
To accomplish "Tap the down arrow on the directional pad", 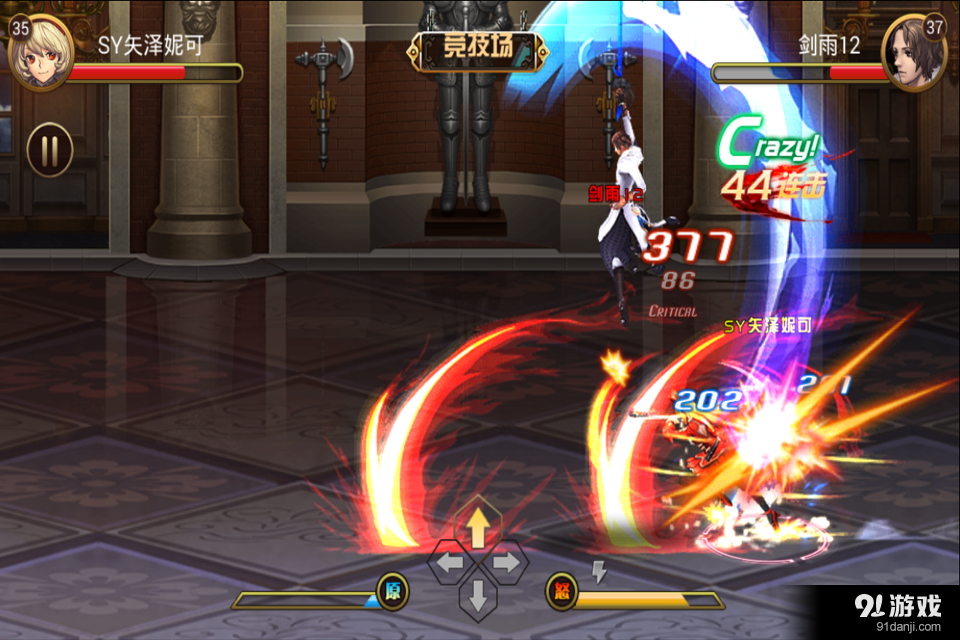I will pos(478,597).
